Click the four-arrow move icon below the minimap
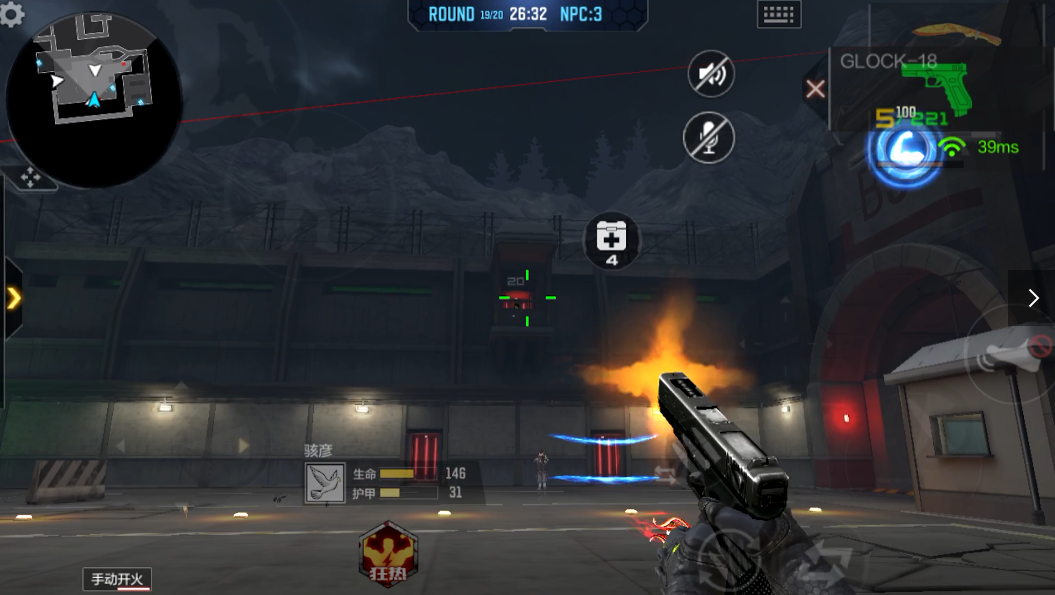Viewport: 1055px width, 595px height. (x=31, y=179)
